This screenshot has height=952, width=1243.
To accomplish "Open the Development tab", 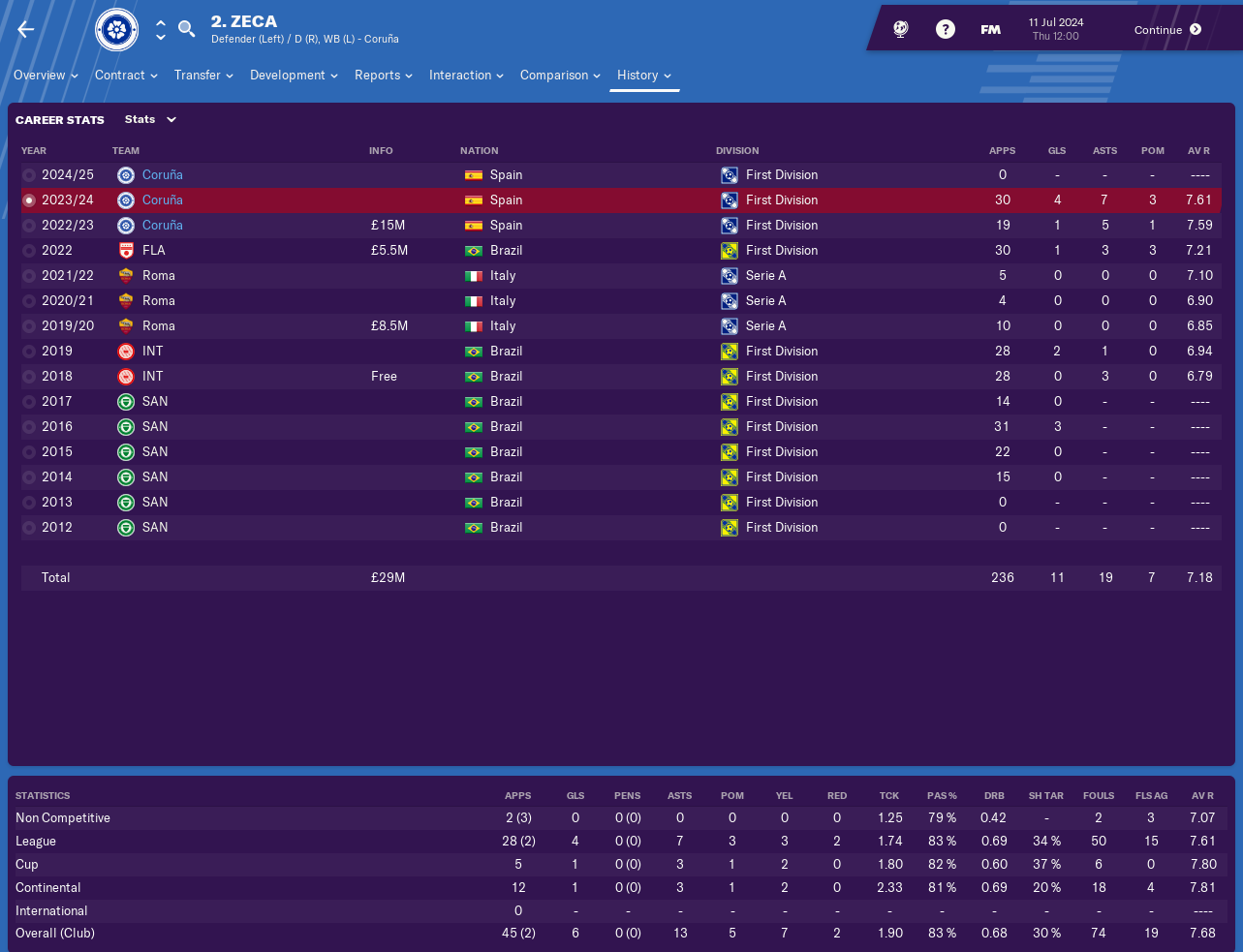I will point(294,76).
